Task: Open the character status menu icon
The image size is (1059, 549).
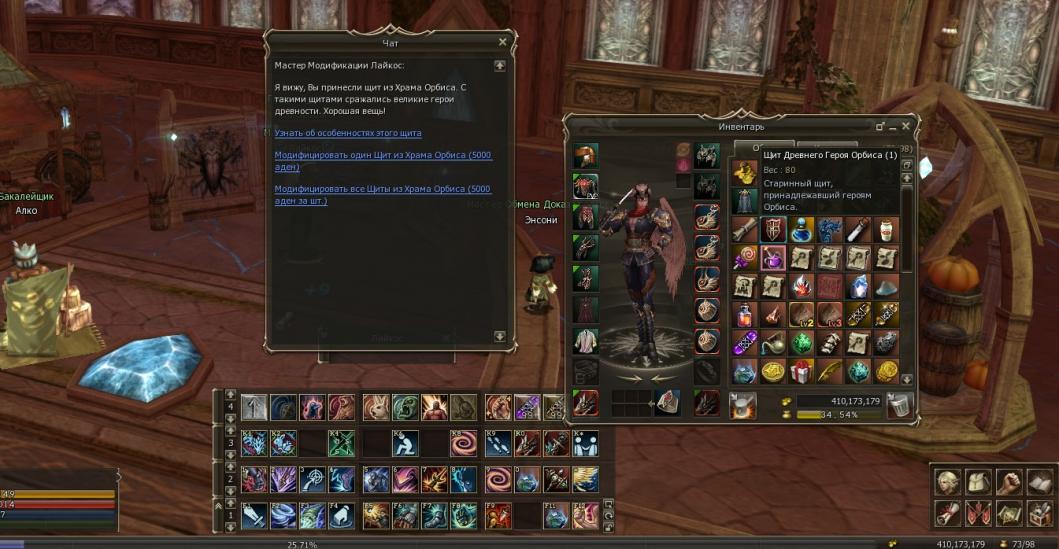Action: coord(947,482)
